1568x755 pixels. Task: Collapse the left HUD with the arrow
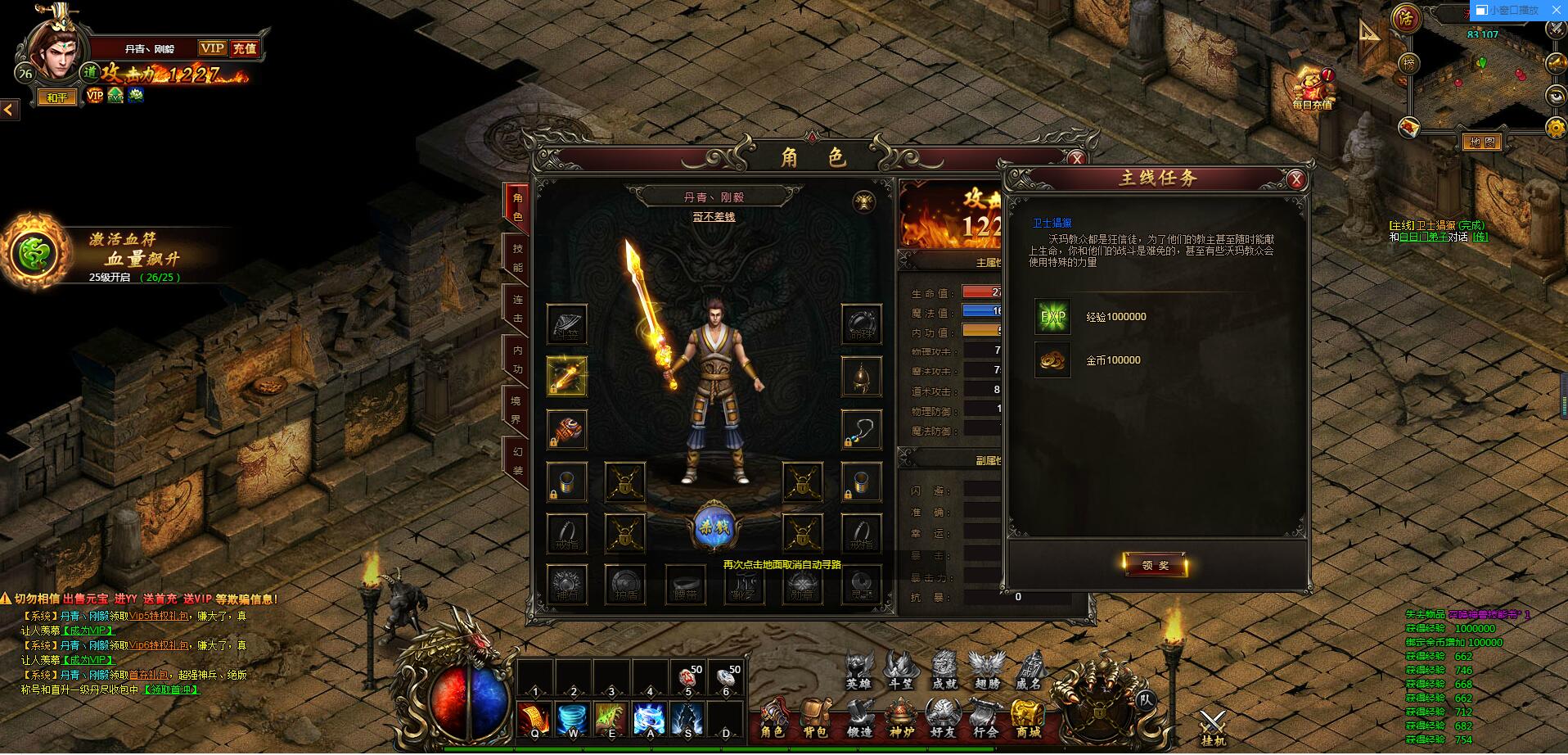[7, 111]
